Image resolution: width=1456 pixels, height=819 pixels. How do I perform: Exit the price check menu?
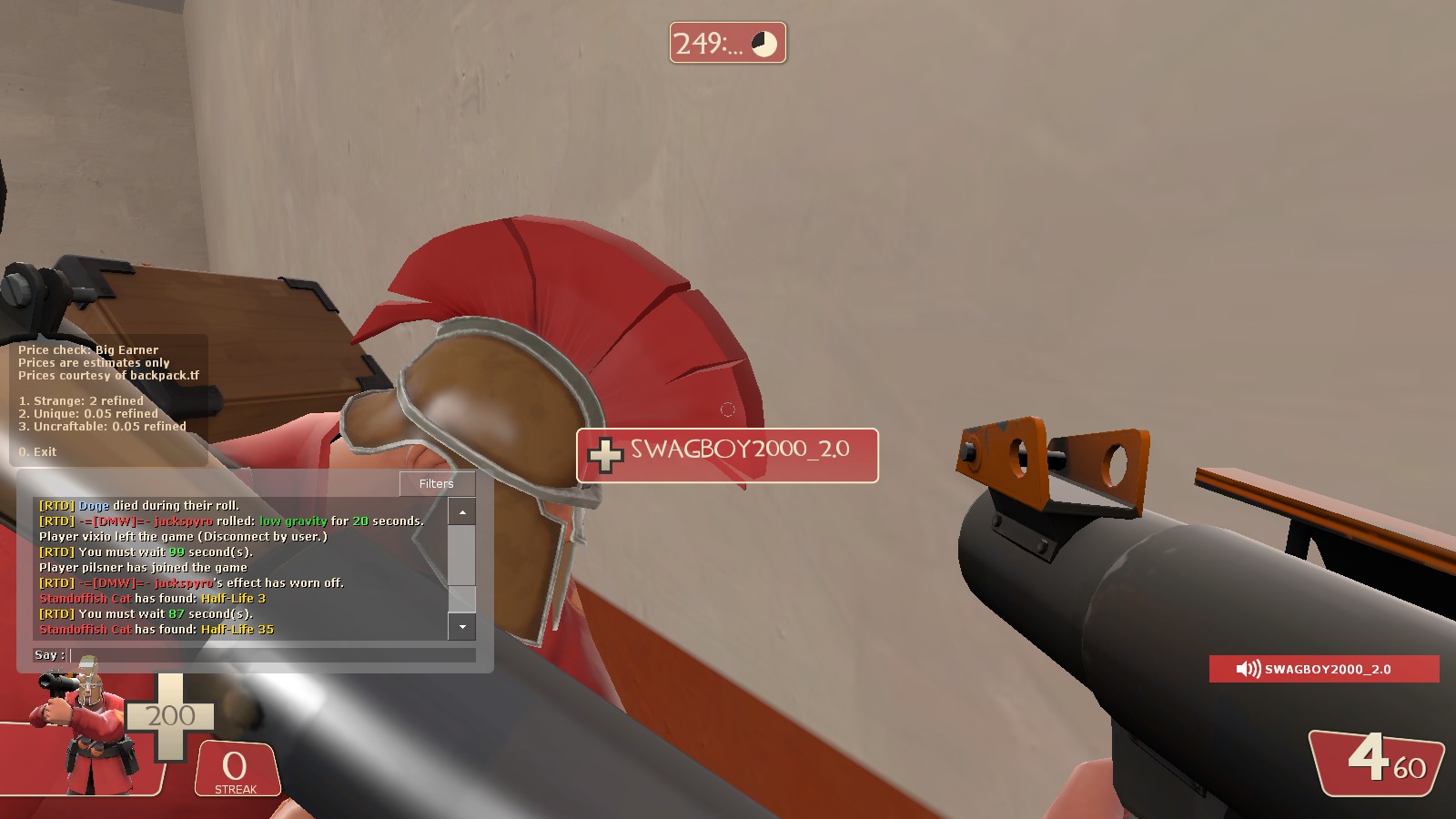37,451
